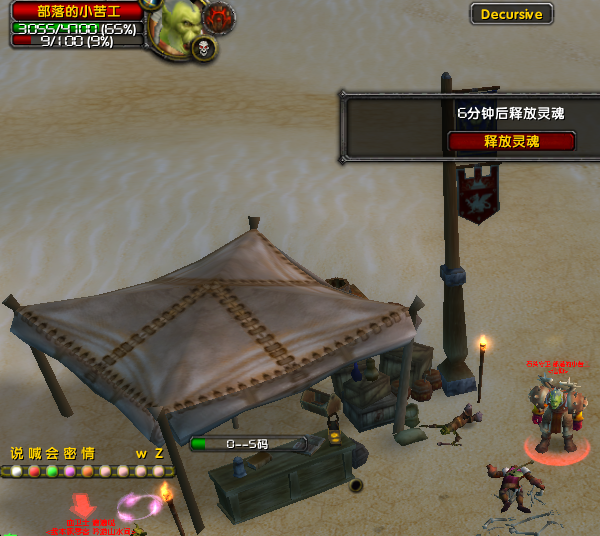Click the green orb on the chat bar
Image resolution: width=600 pixels, height=536 pixels.
coord(52,471)
